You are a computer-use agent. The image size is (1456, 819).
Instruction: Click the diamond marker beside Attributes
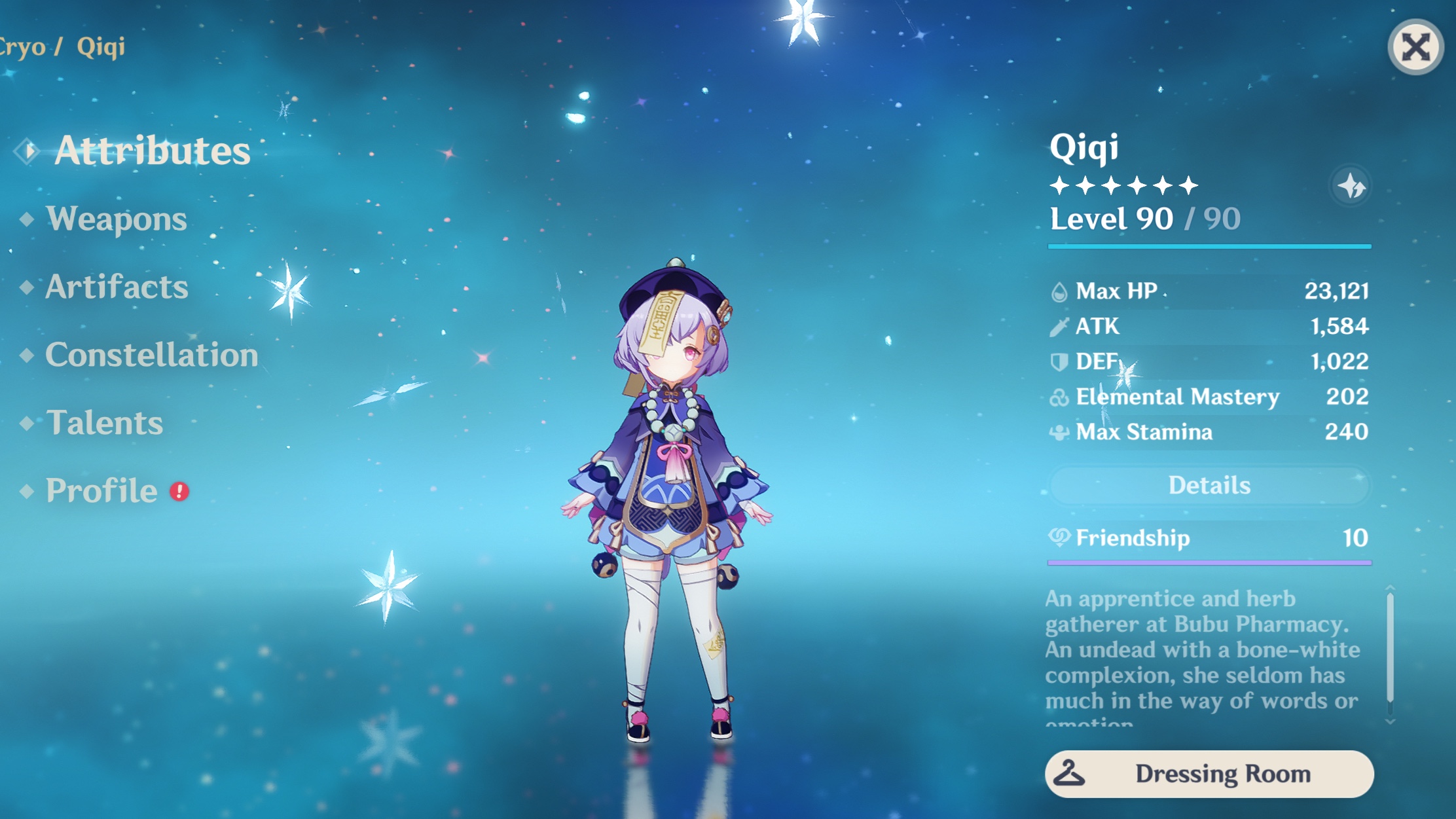pos(26,149)
